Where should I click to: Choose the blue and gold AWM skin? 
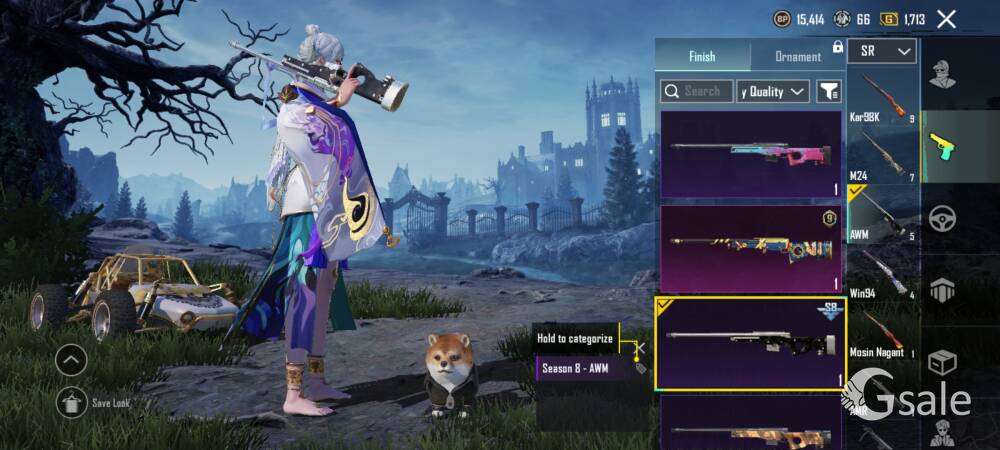pos(751,248)
